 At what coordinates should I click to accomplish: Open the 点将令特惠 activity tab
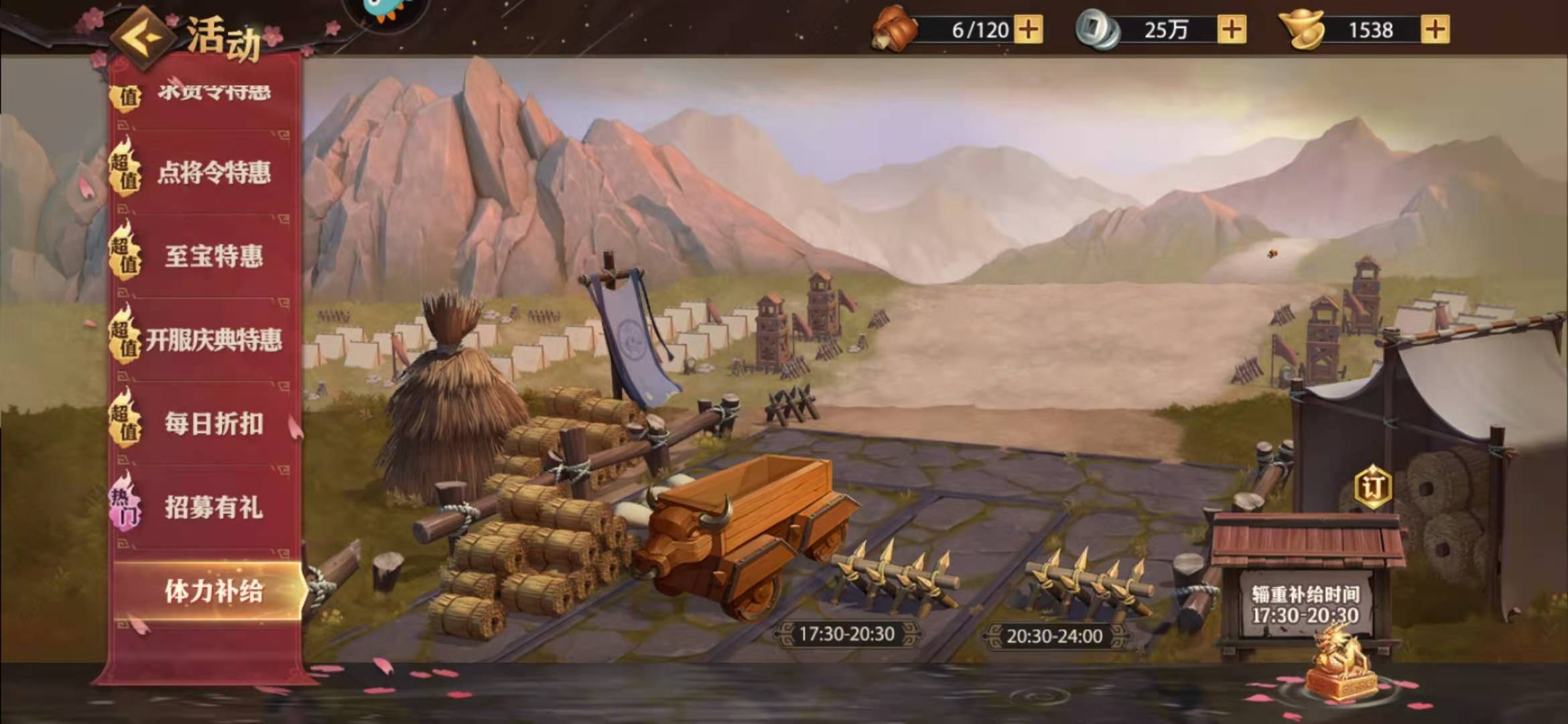pos(212,173)
